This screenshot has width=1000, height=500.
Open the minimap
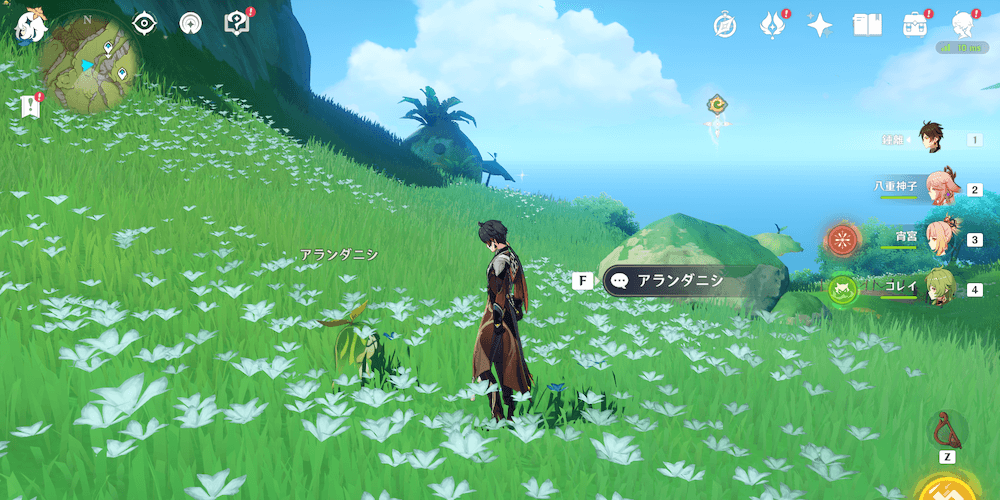point(90,62)
